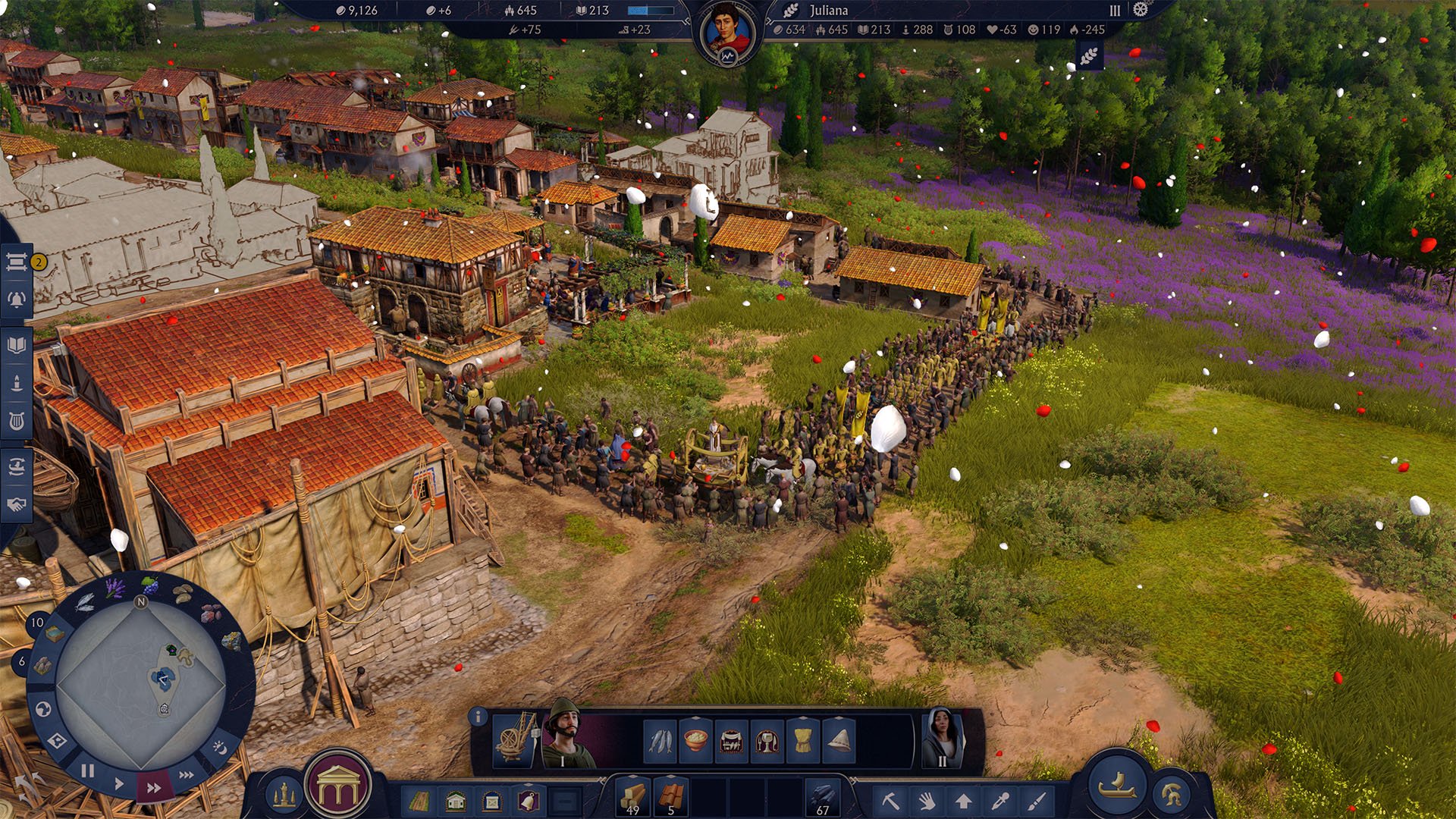Select the tier II hooded woman portrait

(x=941, y=737)
